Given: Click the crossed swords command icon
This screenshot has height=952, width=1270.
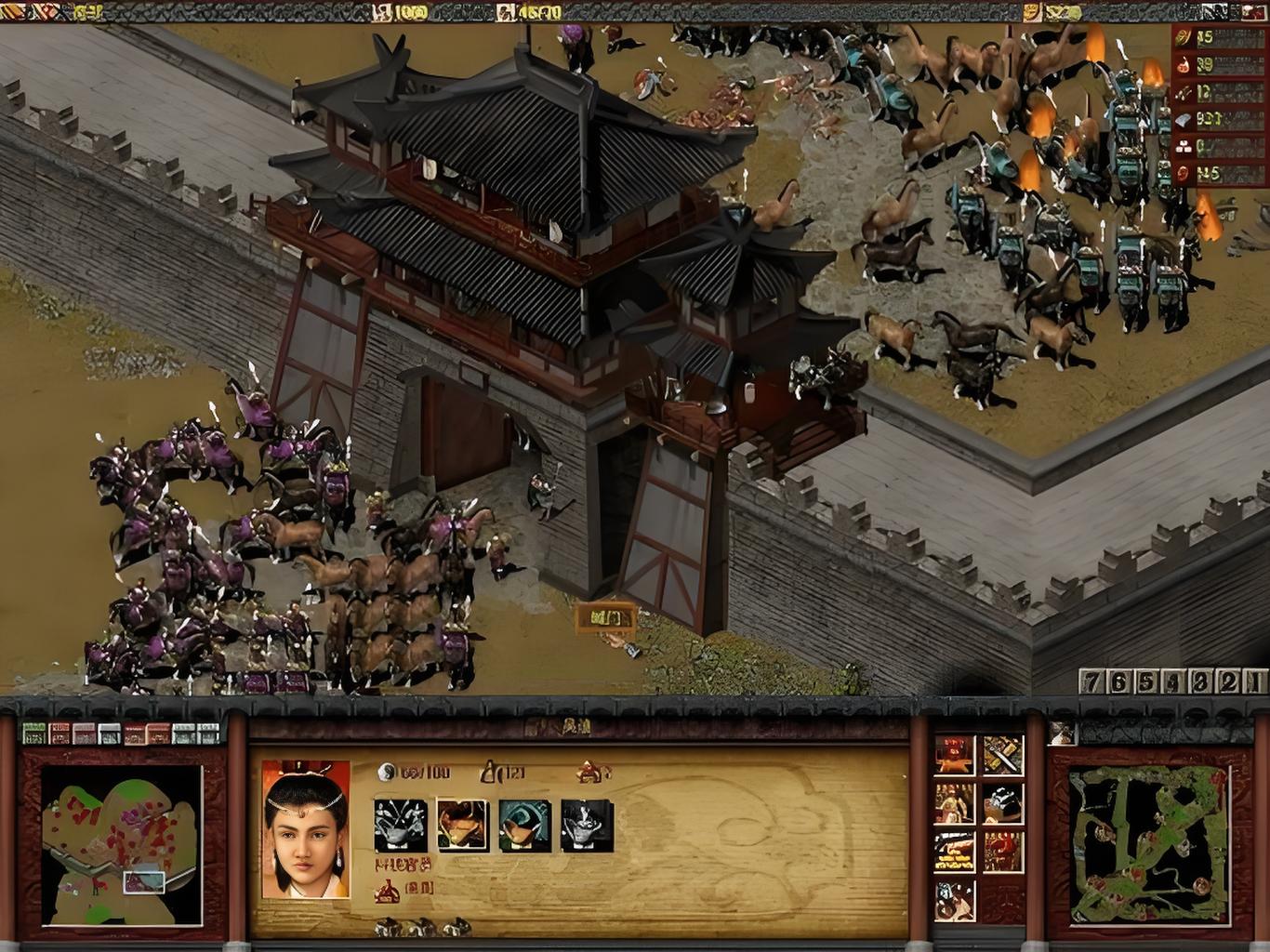Looking at the screenshot, I should tap(1003, 755).
